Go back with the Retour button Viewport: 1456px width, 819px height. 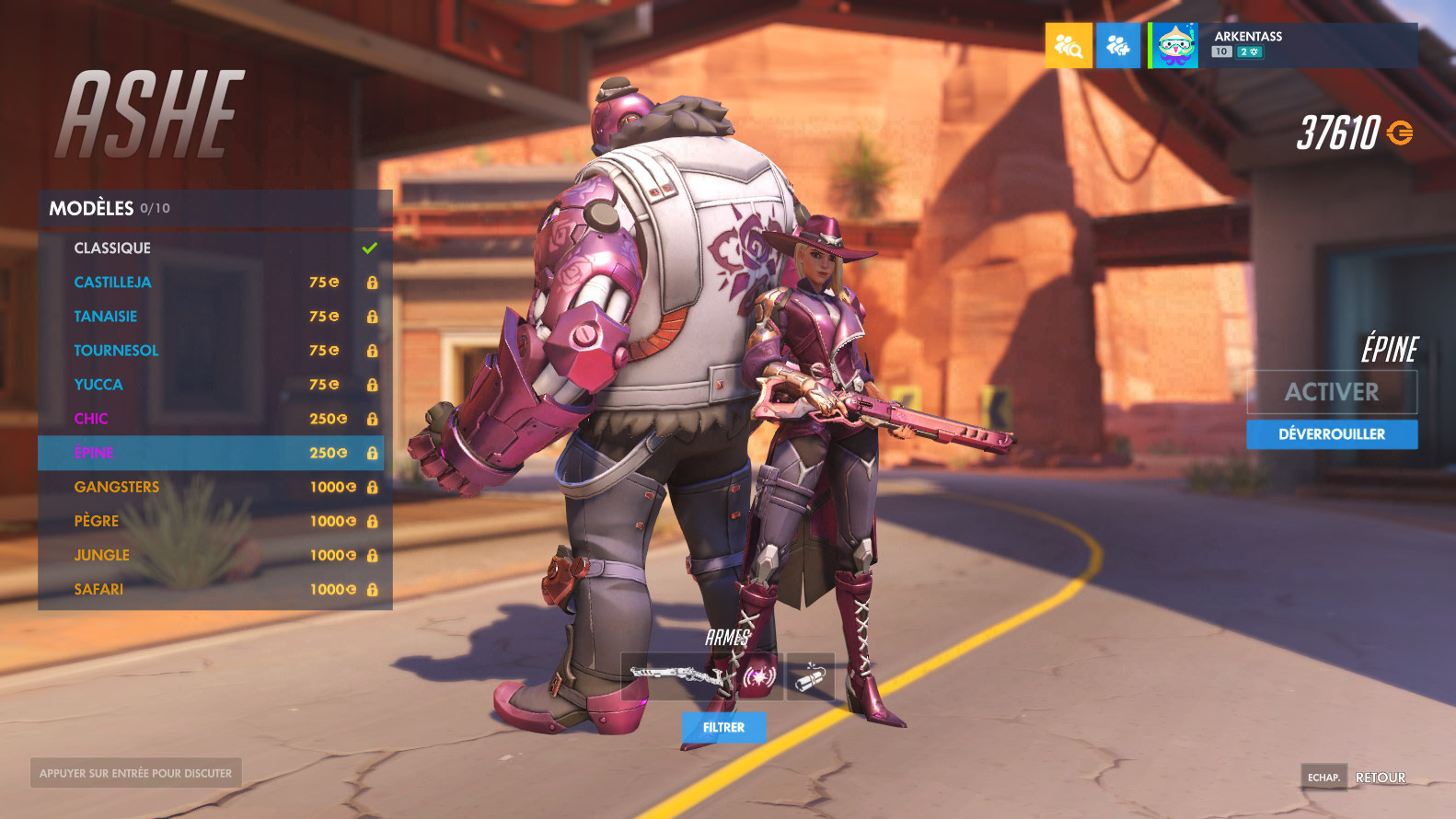1380,778
